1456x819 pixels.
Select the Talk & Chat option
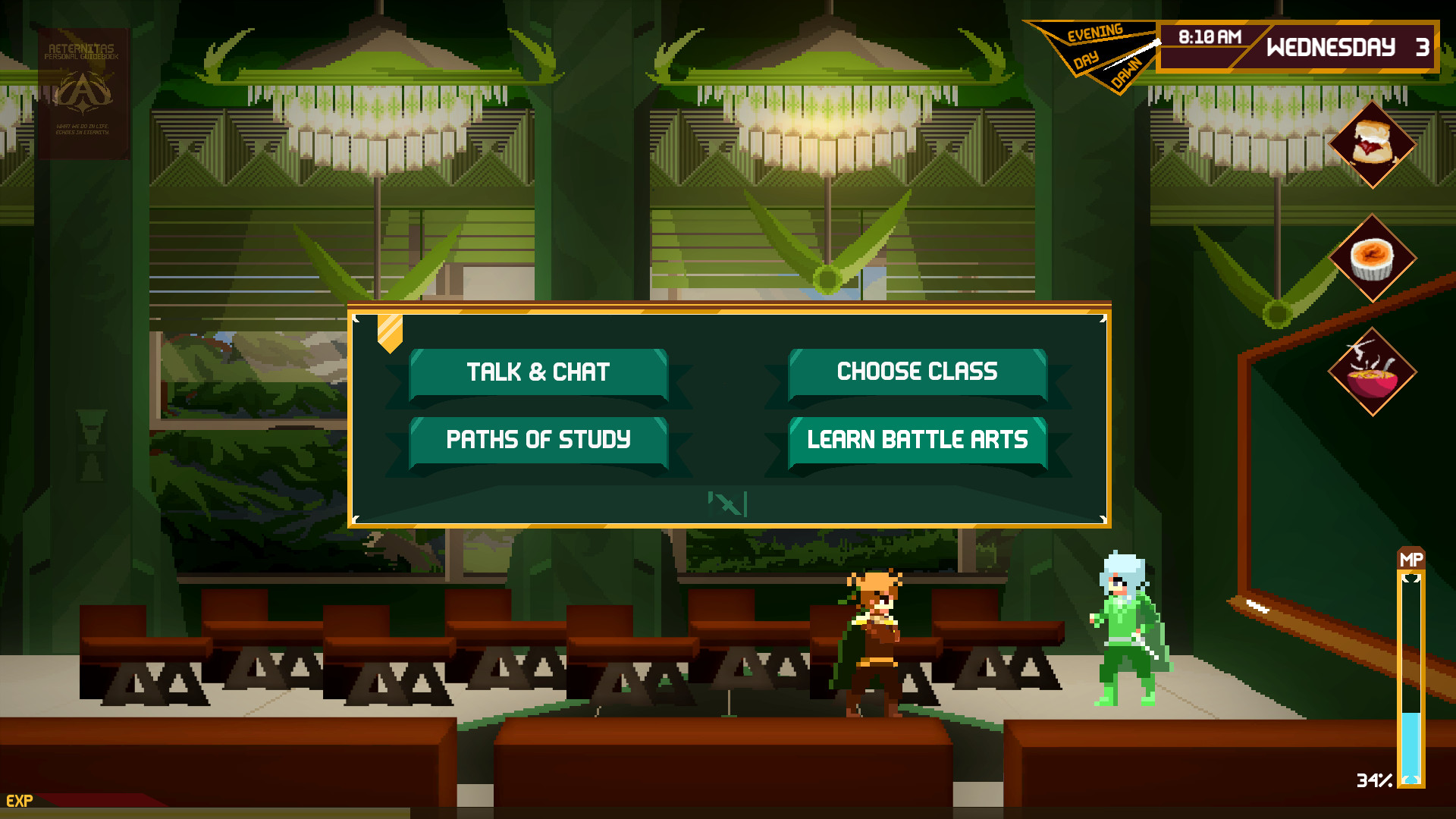pos(538,372)
